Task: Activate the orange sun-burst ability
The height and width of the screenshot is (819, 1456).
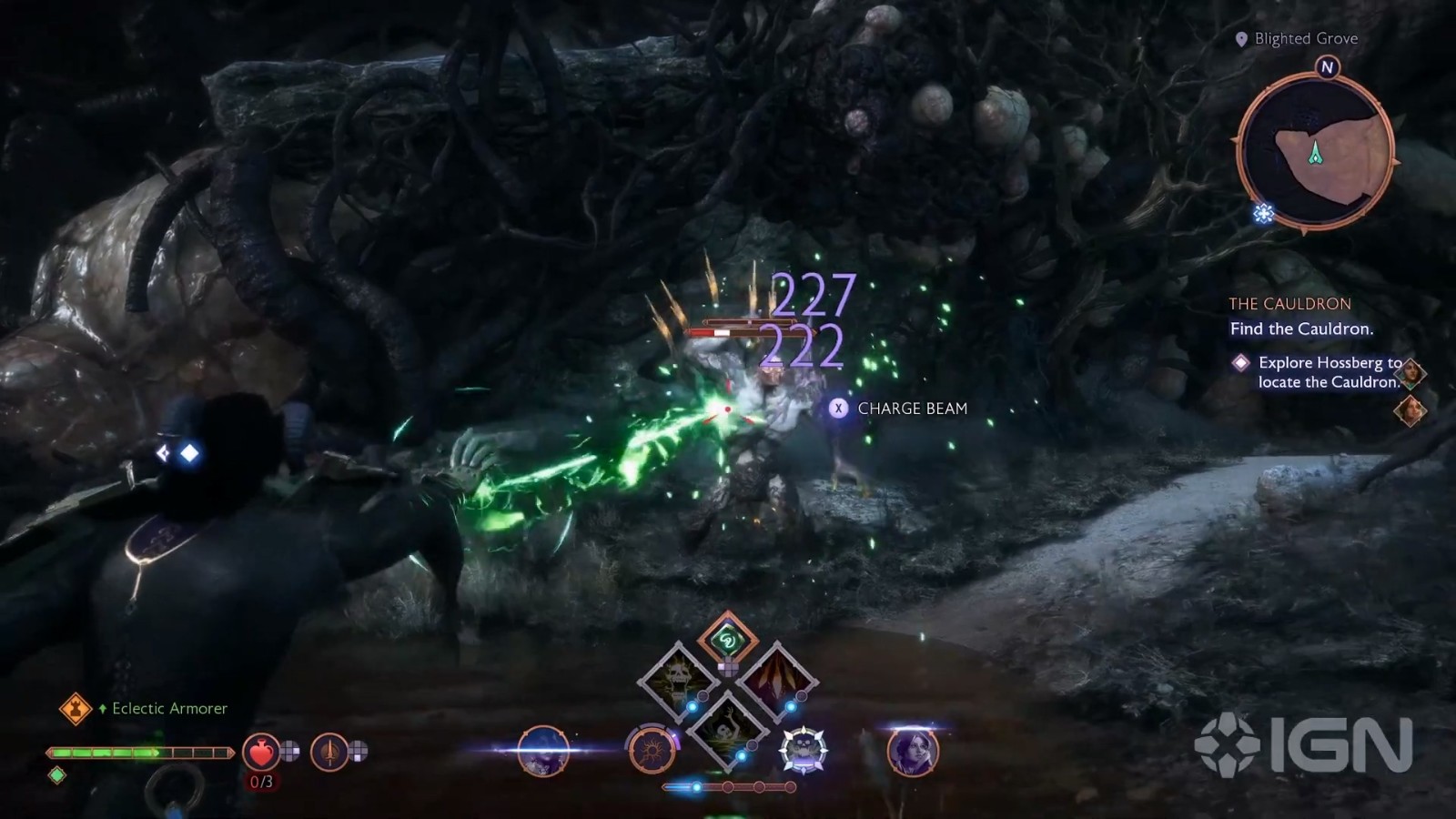Action: pyautogui.click(x=652, y=751)
